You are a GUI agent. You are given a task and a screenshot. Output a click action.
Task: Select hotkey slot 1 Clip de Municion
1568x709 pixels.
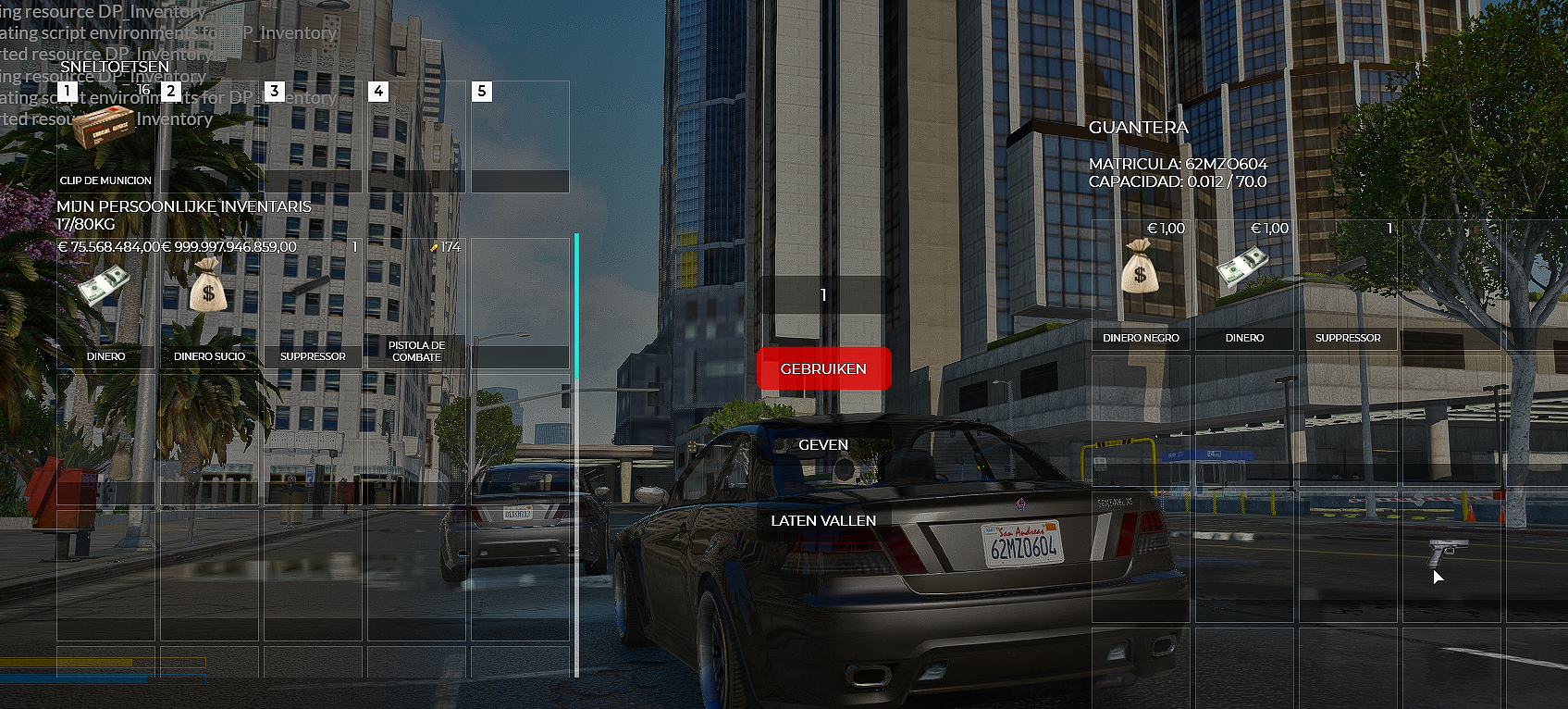coord(105,136)
